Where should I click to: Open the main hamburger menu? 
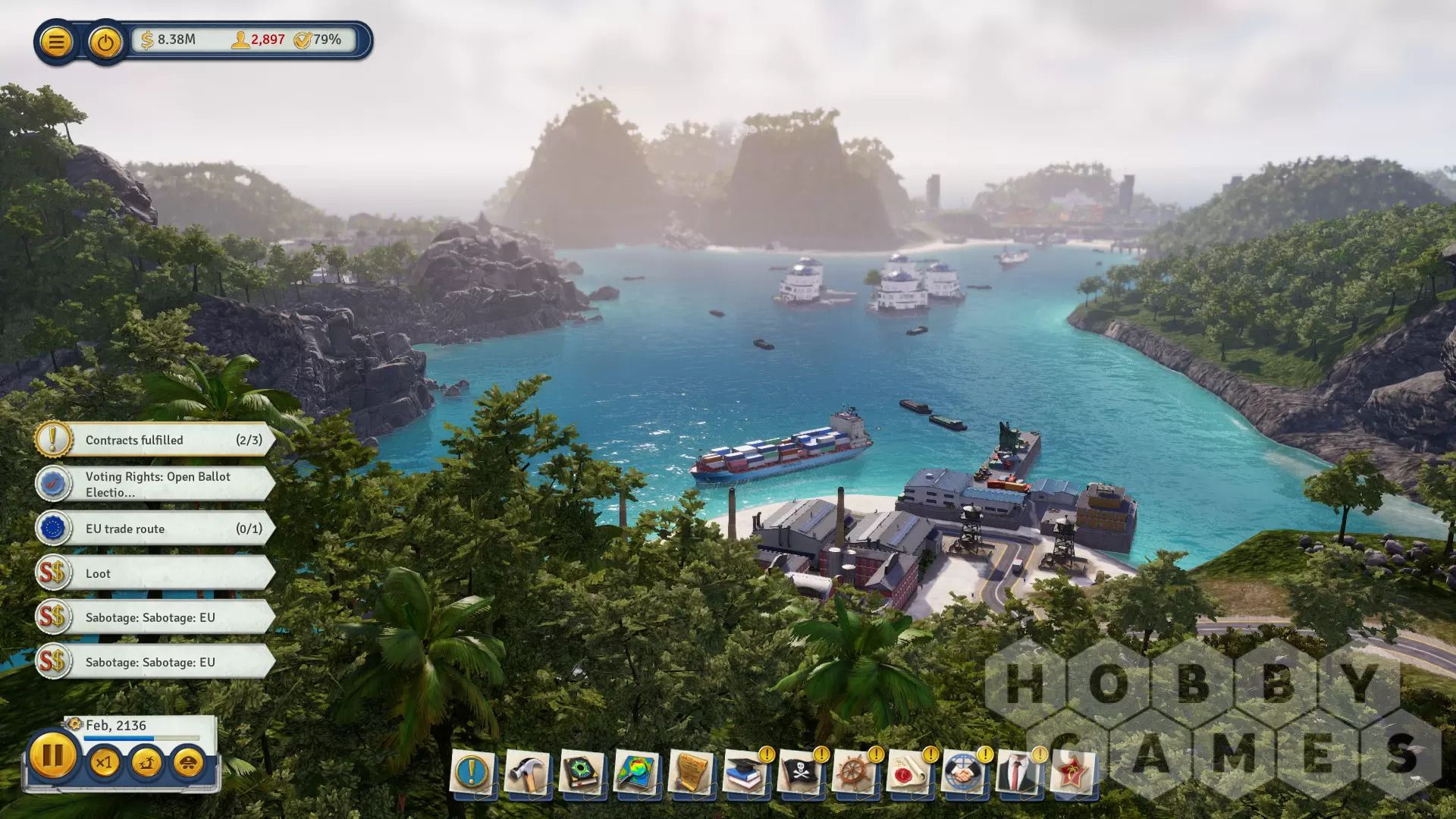point(56,42)
